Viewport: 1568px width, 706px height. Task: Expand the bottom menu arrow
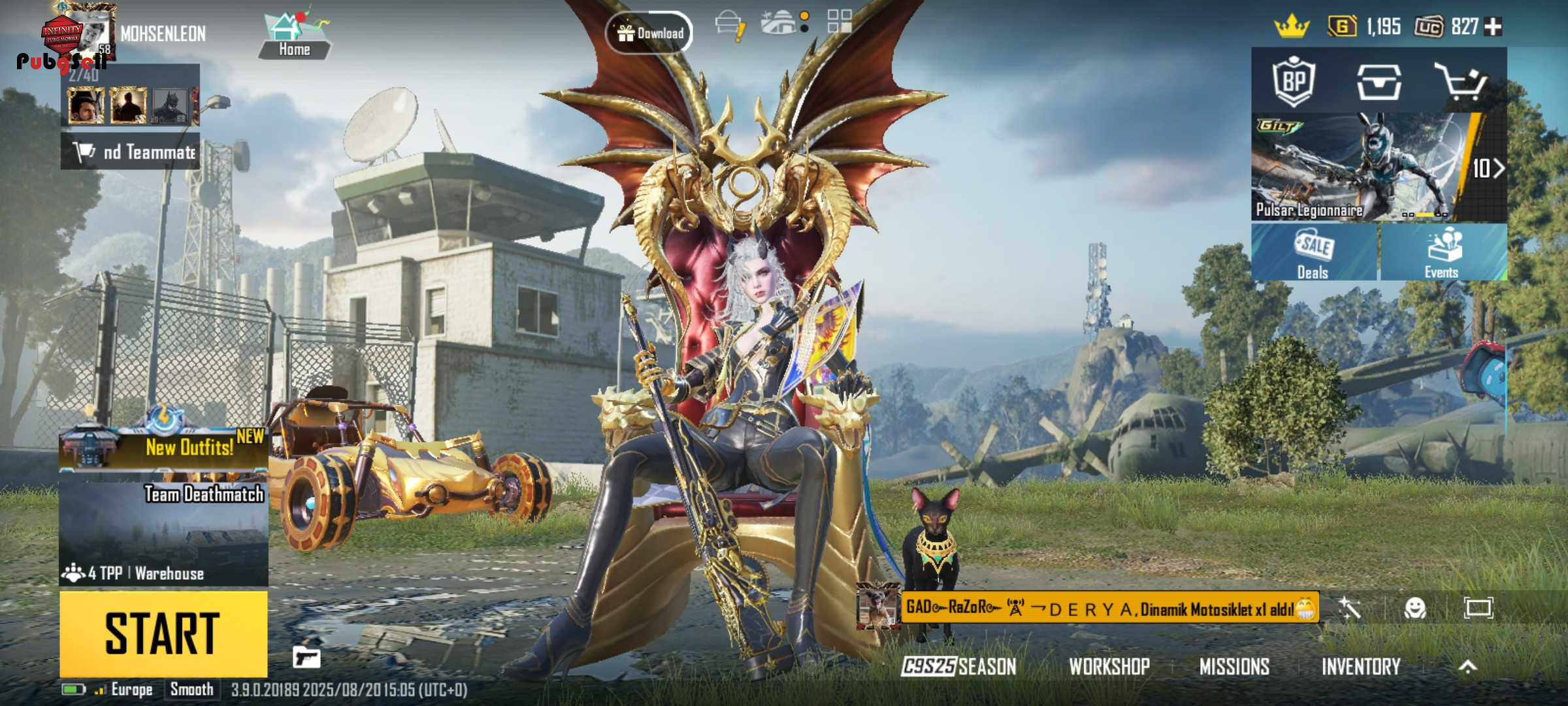pos(1467,666)
